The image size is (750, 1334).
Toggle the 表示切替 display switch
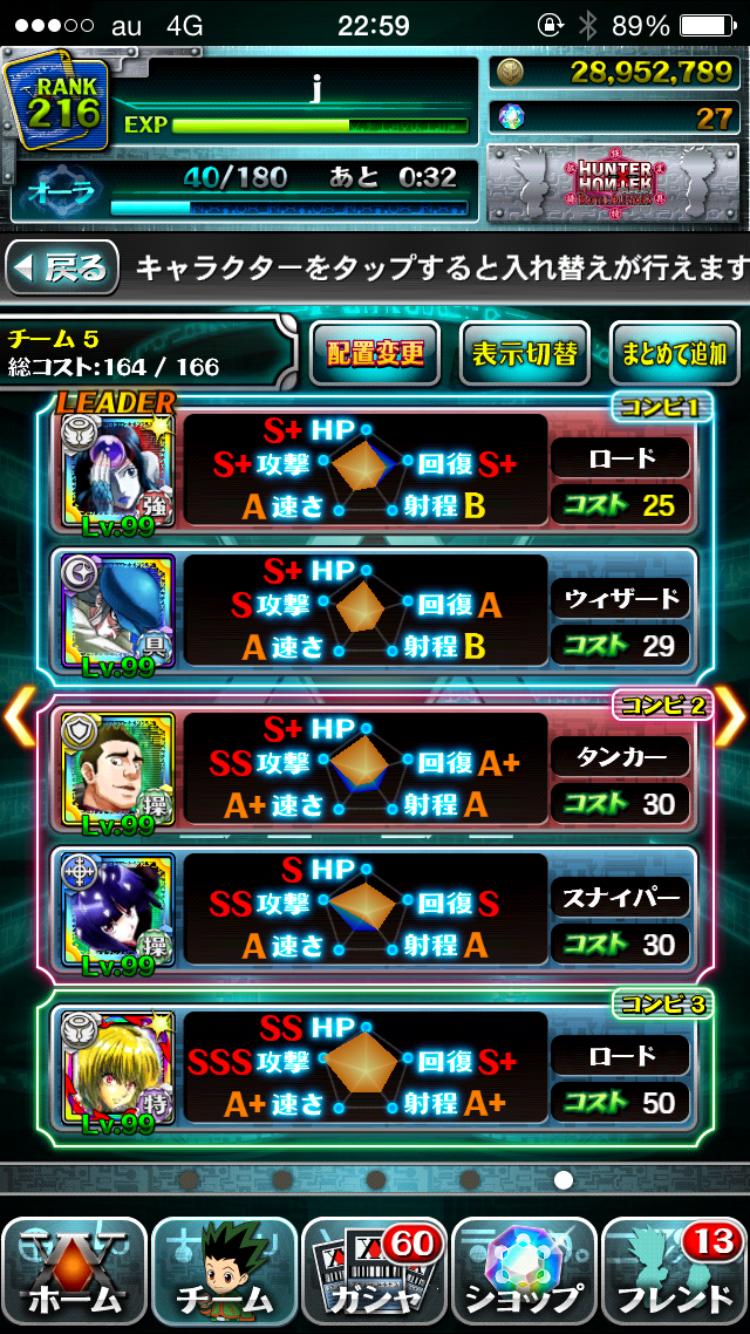pyautogui.click(x=524, y=353)
